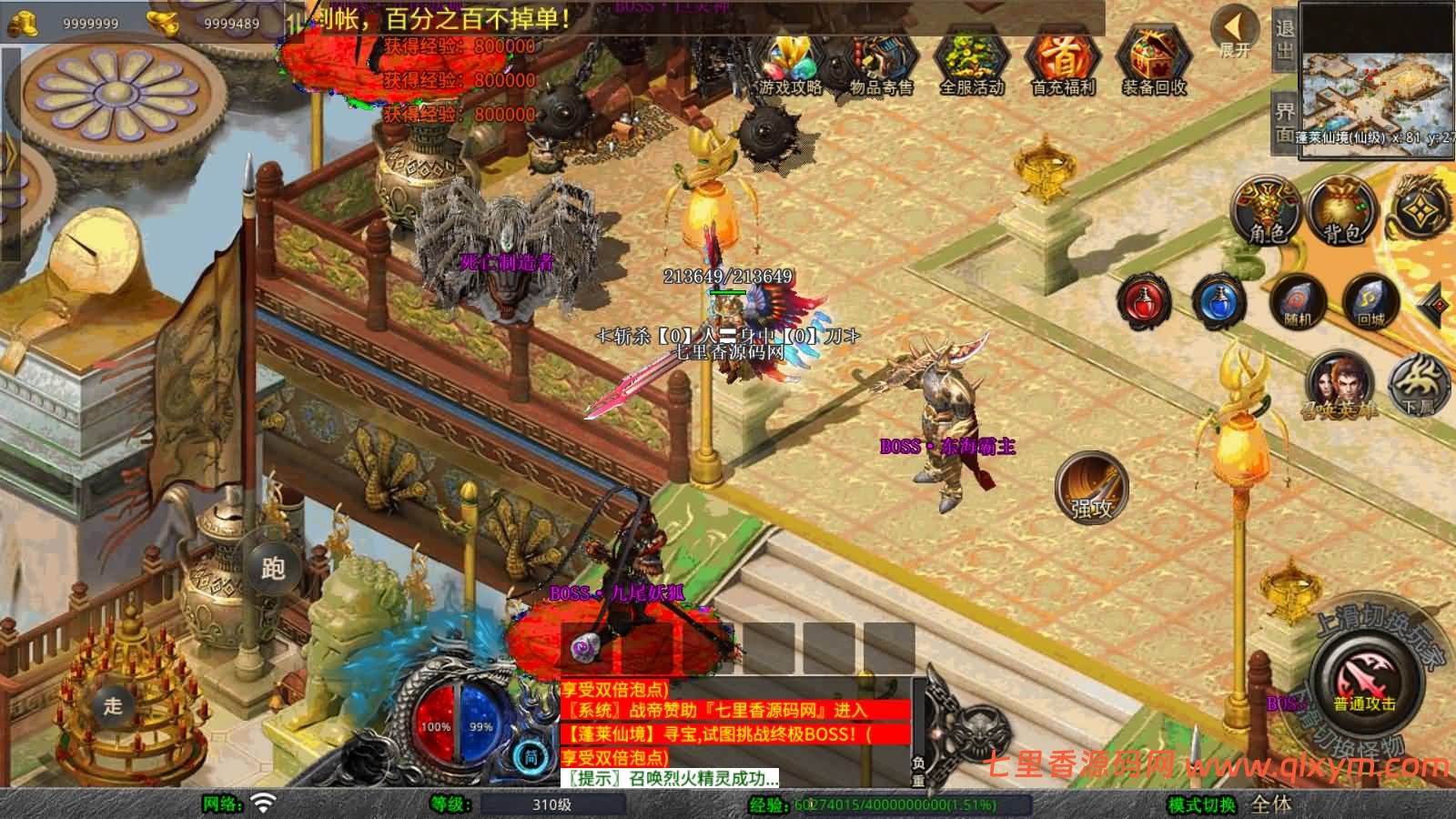Open the 全服活动 server events icon
This screenshot has width=1456, height=819.
point(970,64)
